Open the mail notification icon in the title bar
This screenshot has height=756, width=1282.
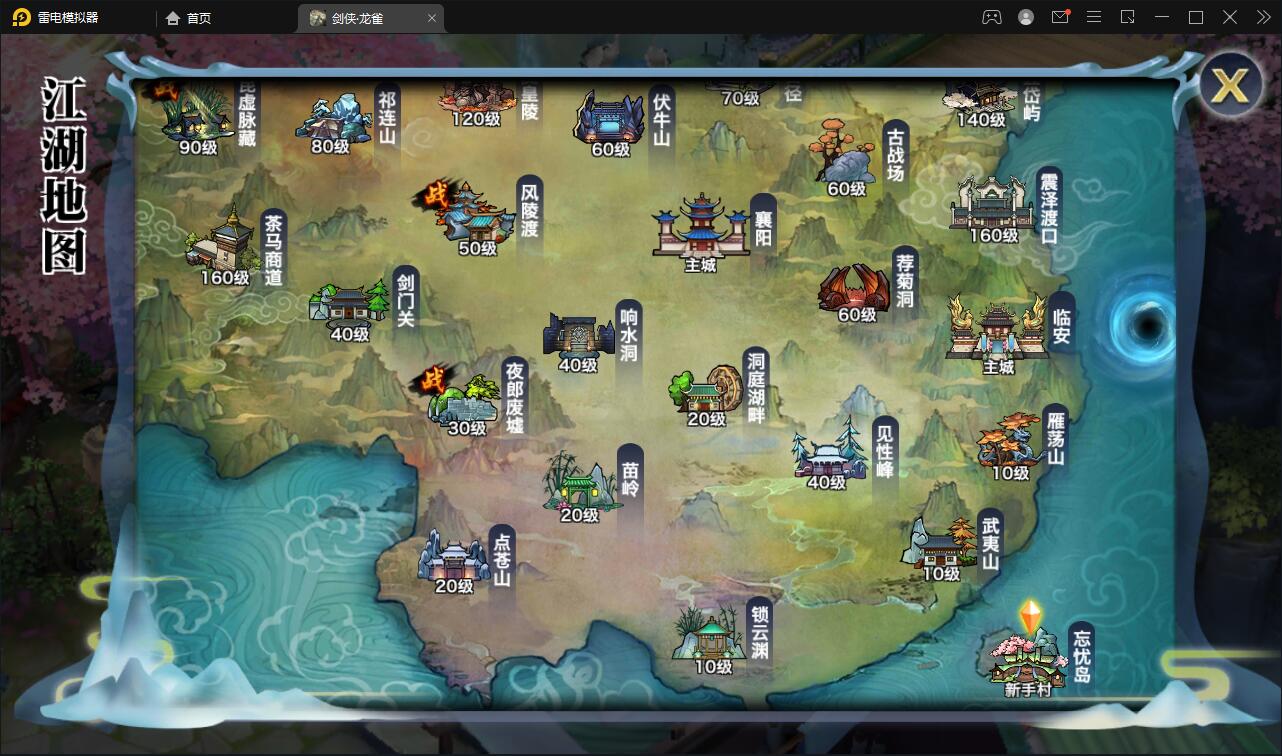pos(1060,17)
